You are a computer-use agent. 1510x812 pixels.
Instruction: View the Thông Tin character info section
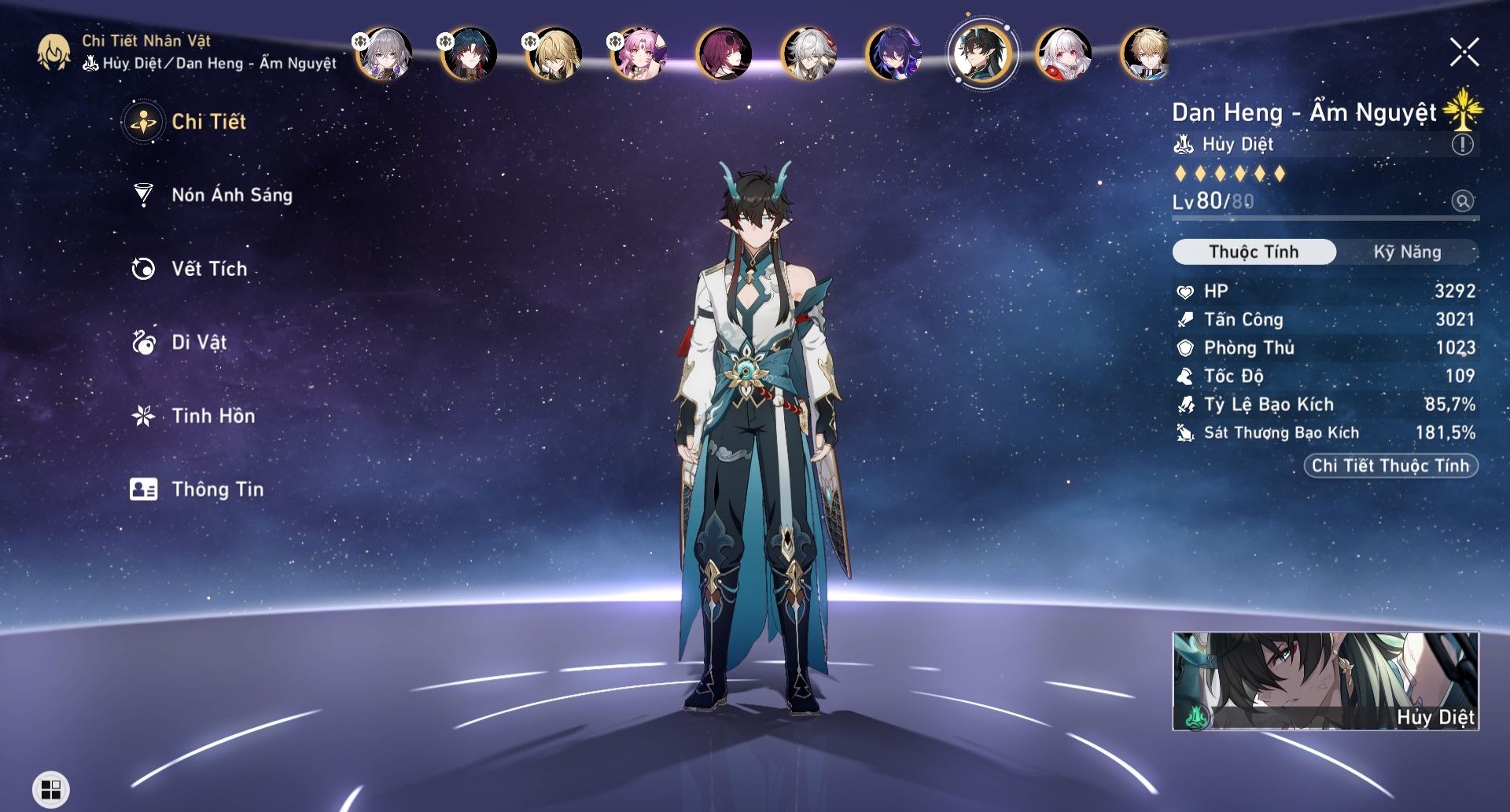pos(219,489)
